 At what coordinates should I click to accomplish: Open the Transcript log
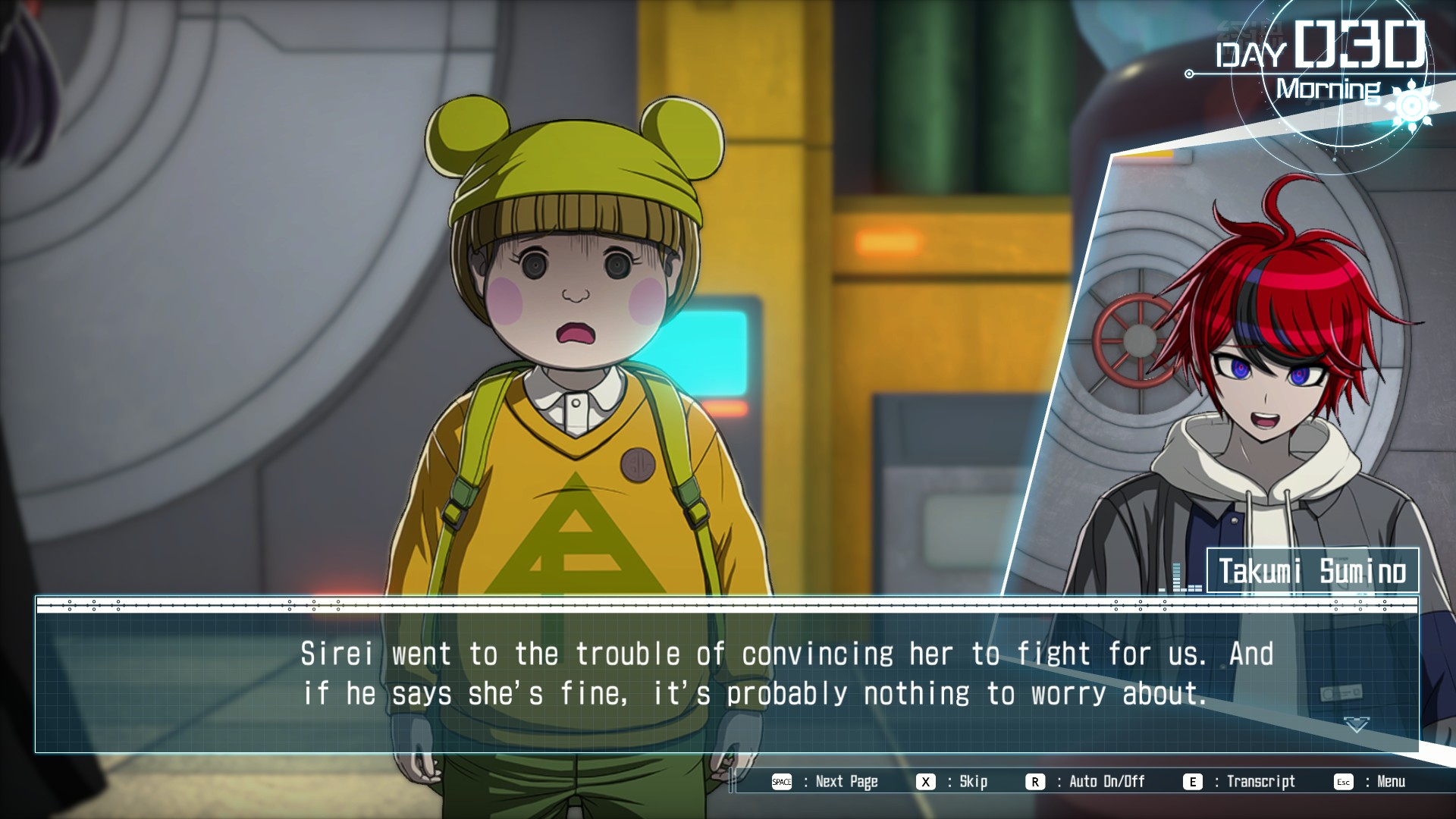(1240, 782)
